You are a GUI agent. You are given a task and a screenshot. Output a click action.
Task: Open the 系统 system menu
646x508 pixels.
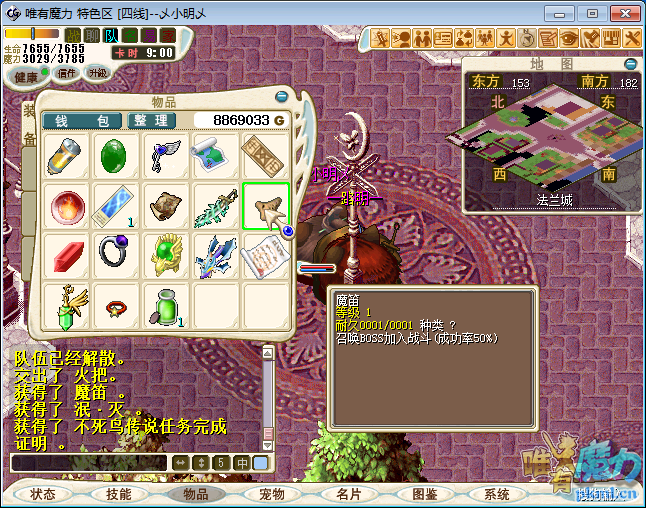click(496, 494)
